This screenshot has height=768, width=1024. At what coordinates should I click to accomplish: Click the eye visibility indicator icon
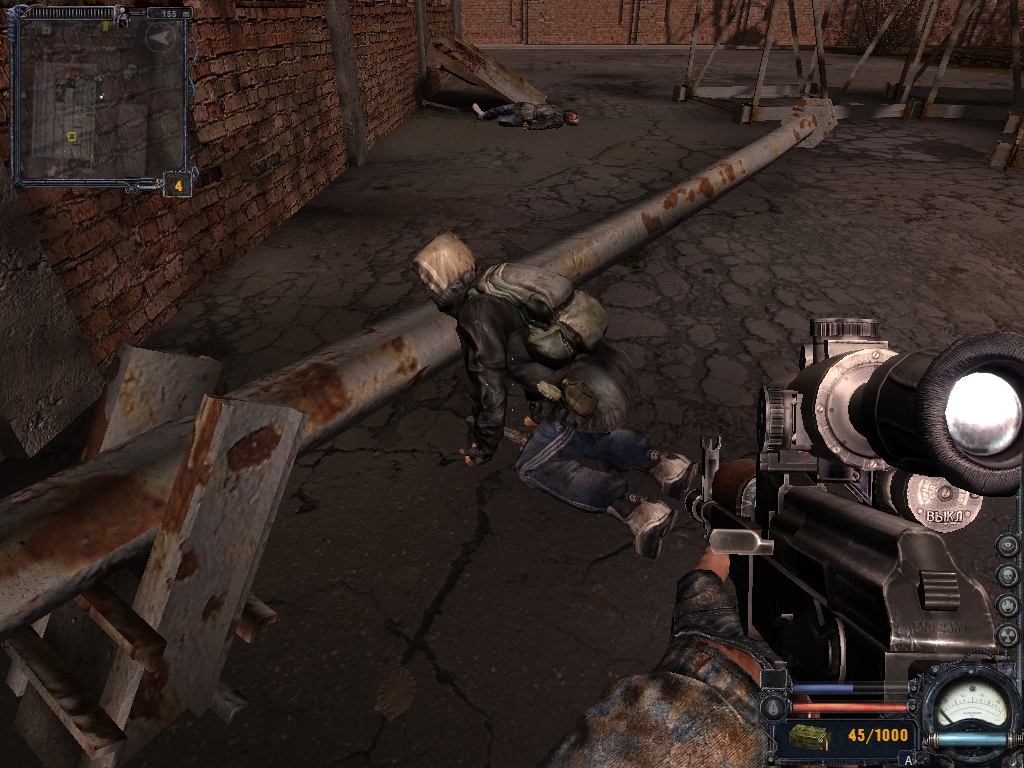click(1008, 546)
